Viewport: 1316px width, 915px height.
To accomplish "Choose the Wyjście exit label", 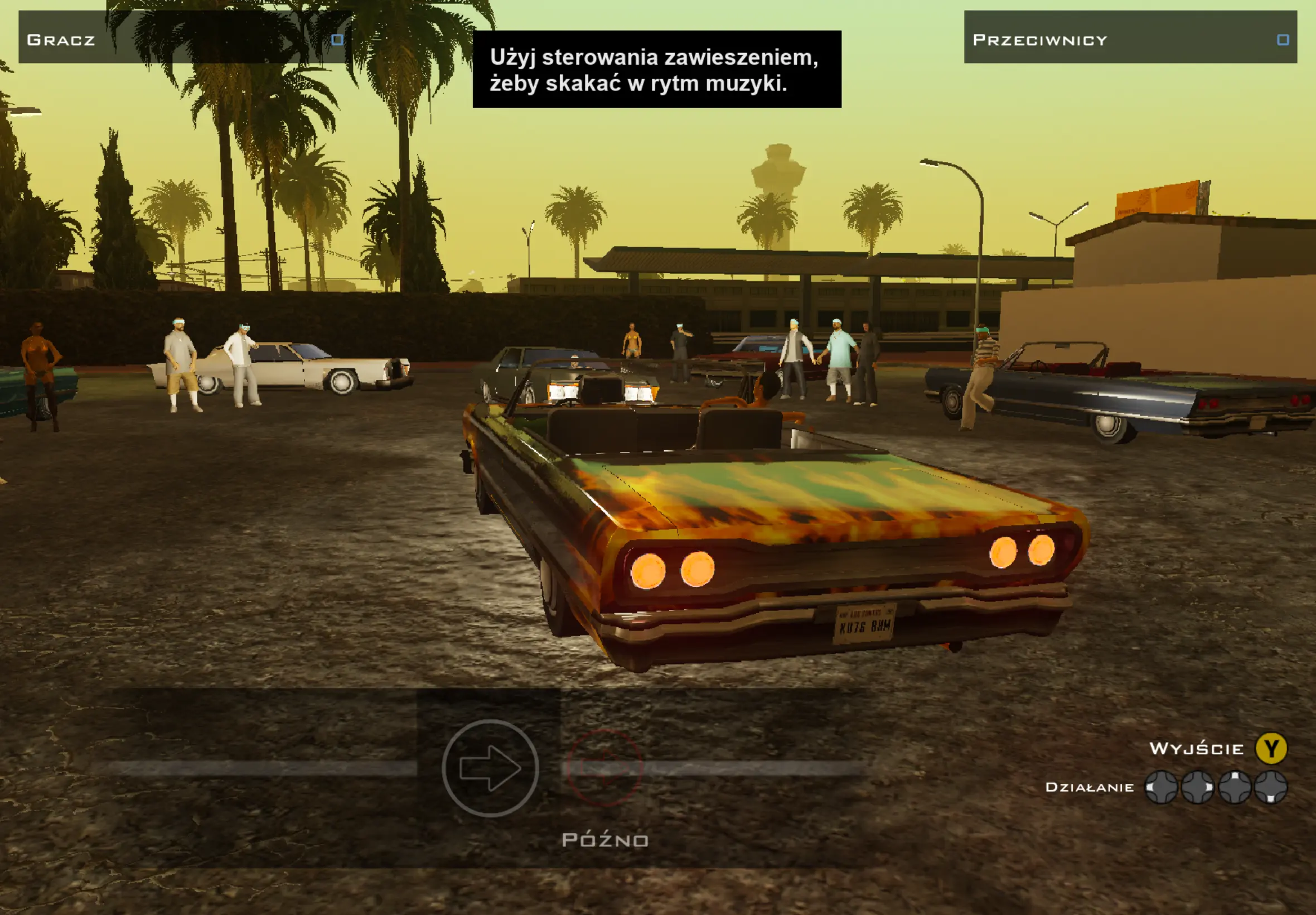I will (1196, 749).
